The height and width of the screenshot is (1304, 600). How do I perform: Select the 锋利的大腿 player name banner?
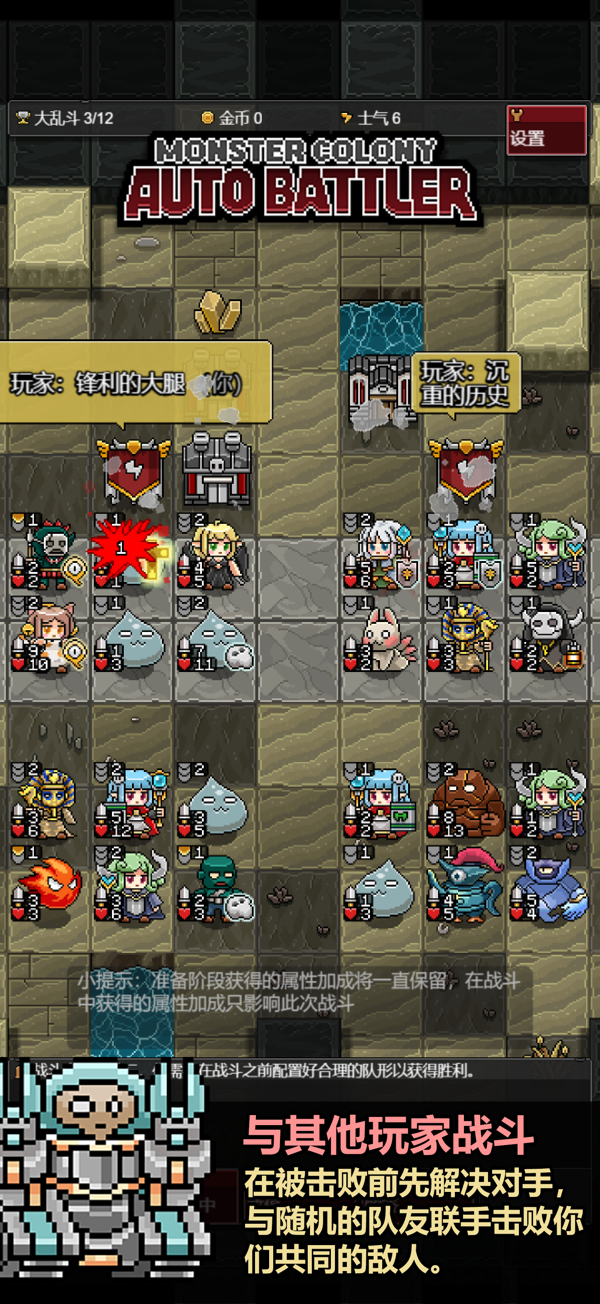132,382
